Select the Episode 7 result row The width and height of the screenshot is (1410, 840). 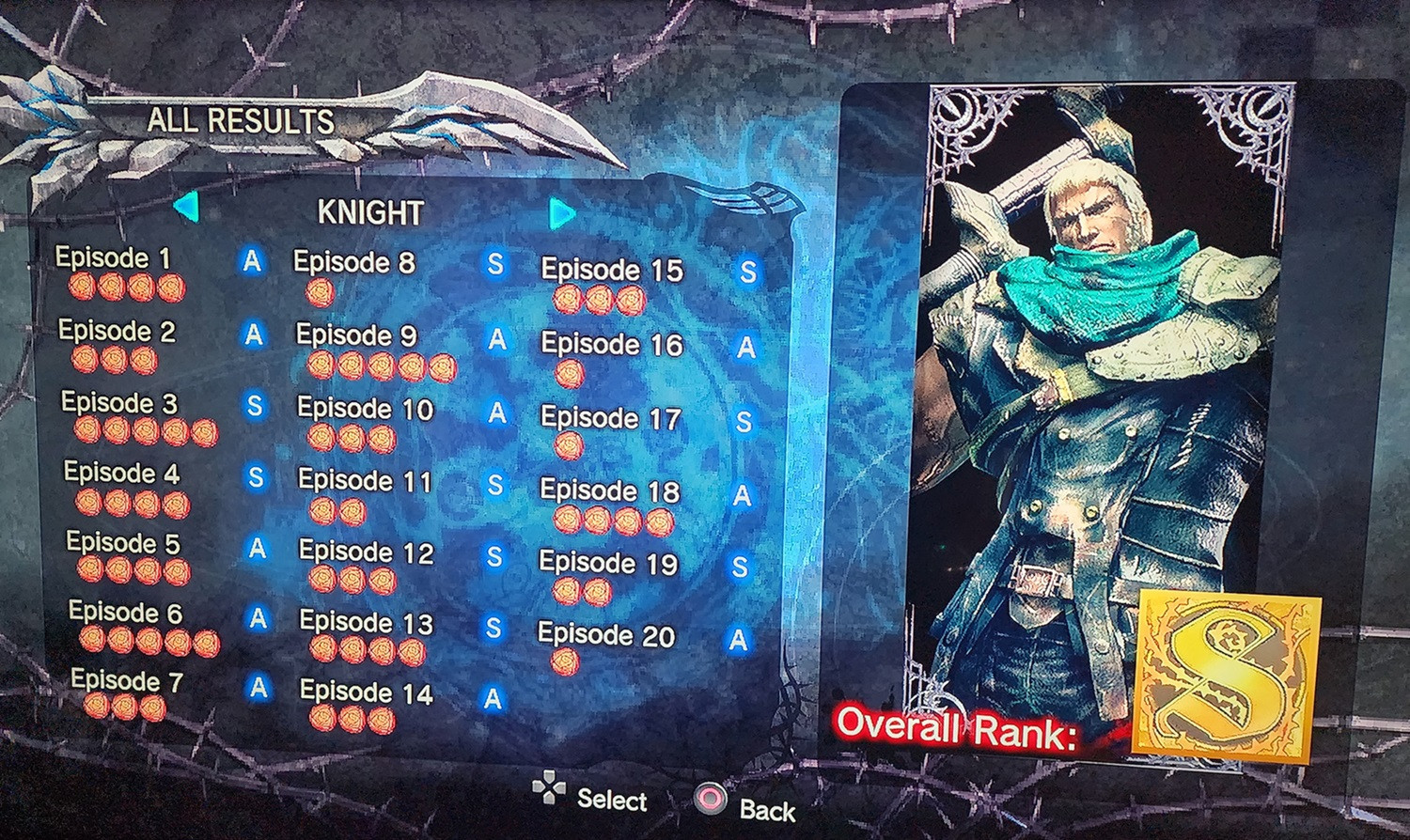[127, 680]
